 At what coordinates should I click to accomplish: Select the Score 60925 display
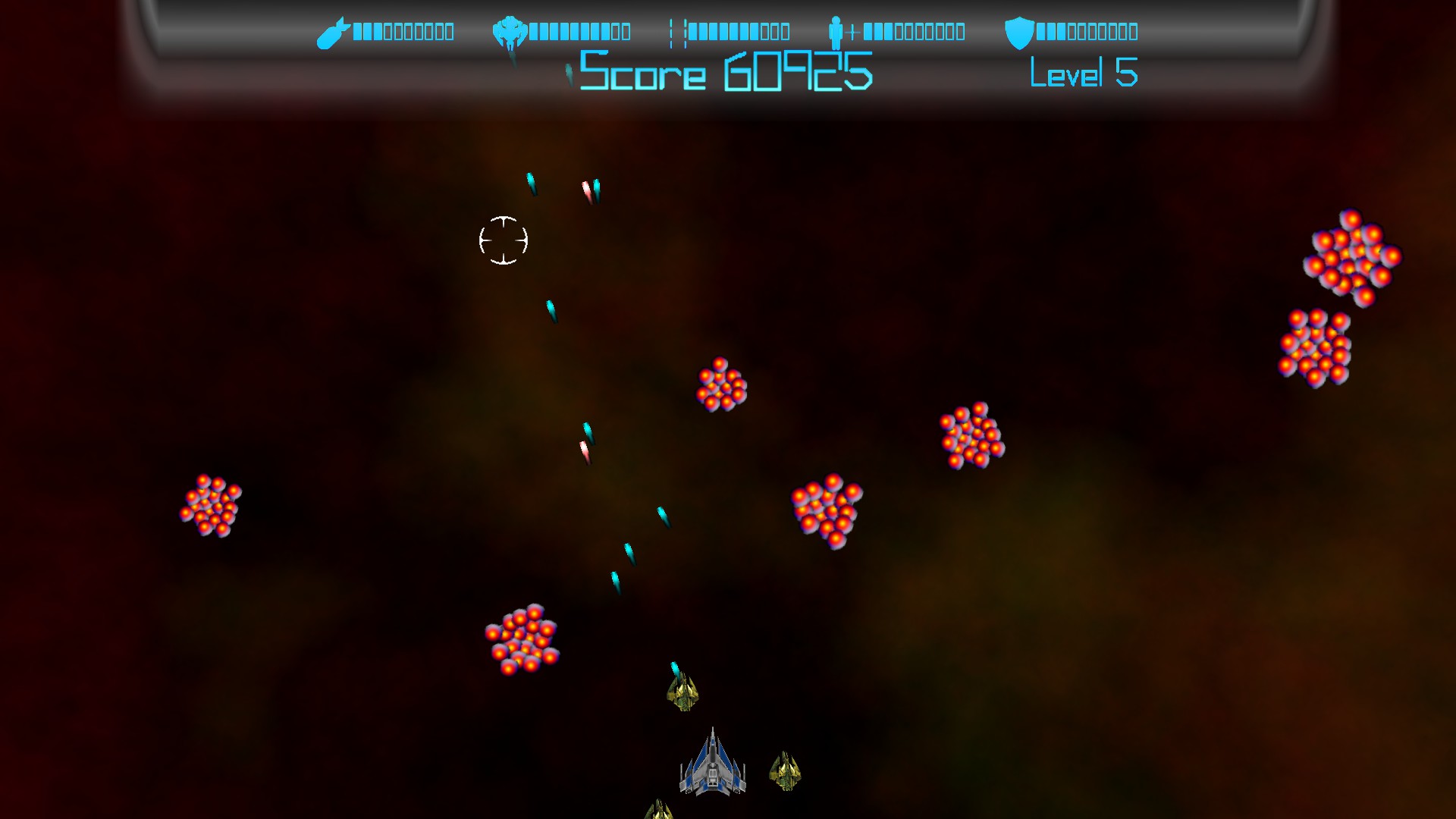pyautogui.click(x=724, y=73)
